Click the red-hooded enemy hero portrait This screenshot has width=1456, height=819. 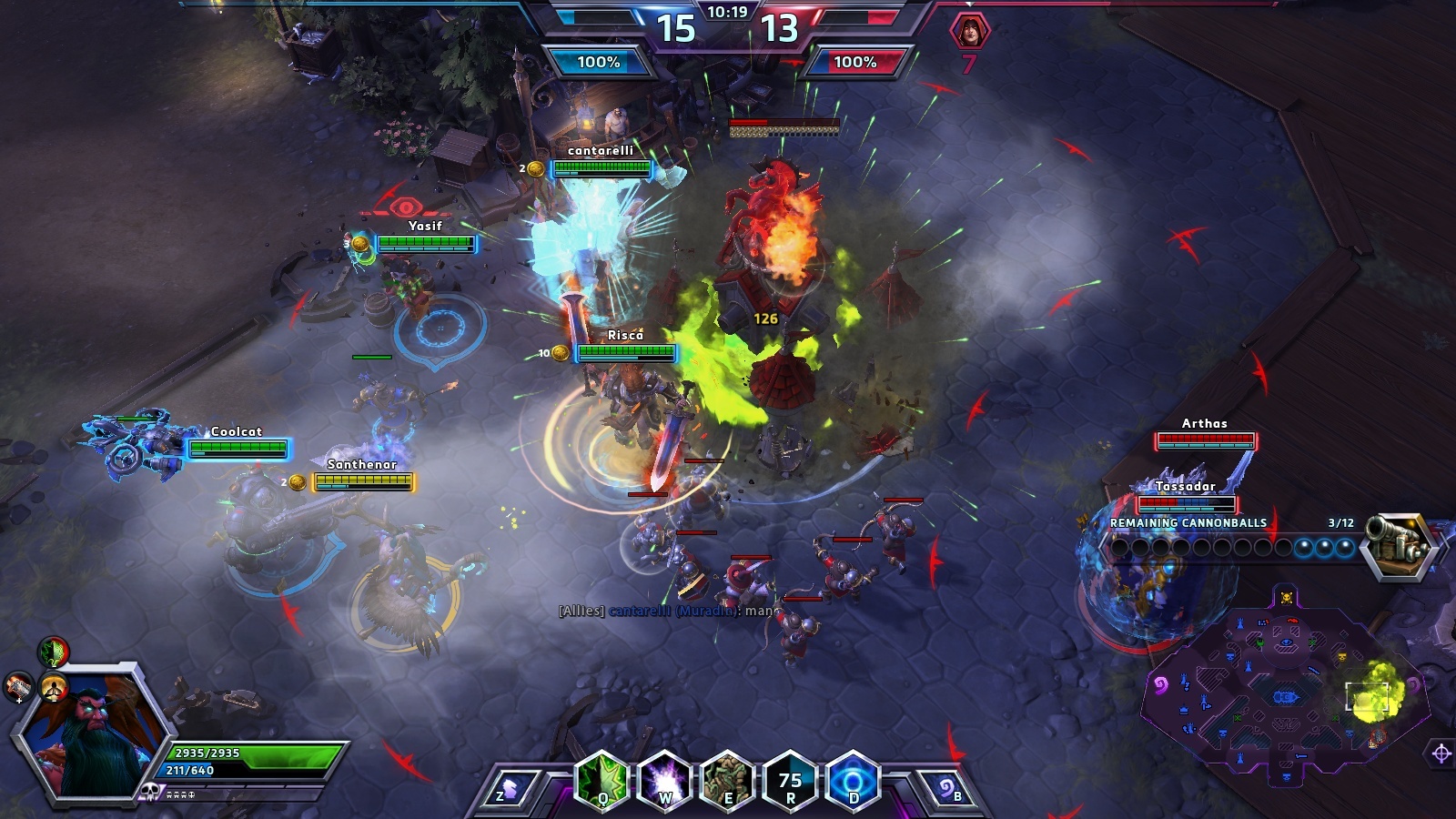pyautogui.click(x=969, y=31)
